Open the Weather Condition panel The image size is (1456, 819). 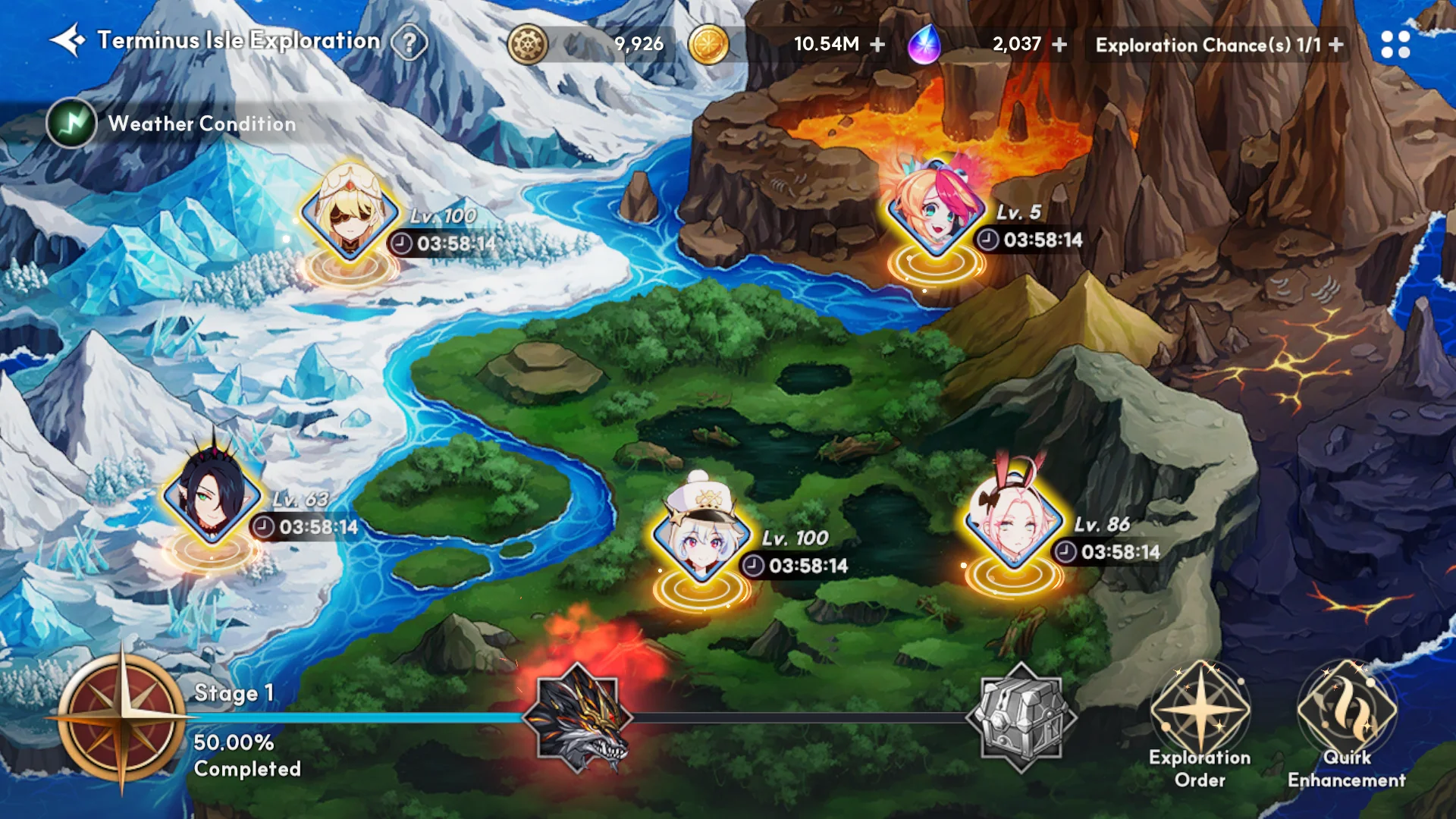[71, 124]
